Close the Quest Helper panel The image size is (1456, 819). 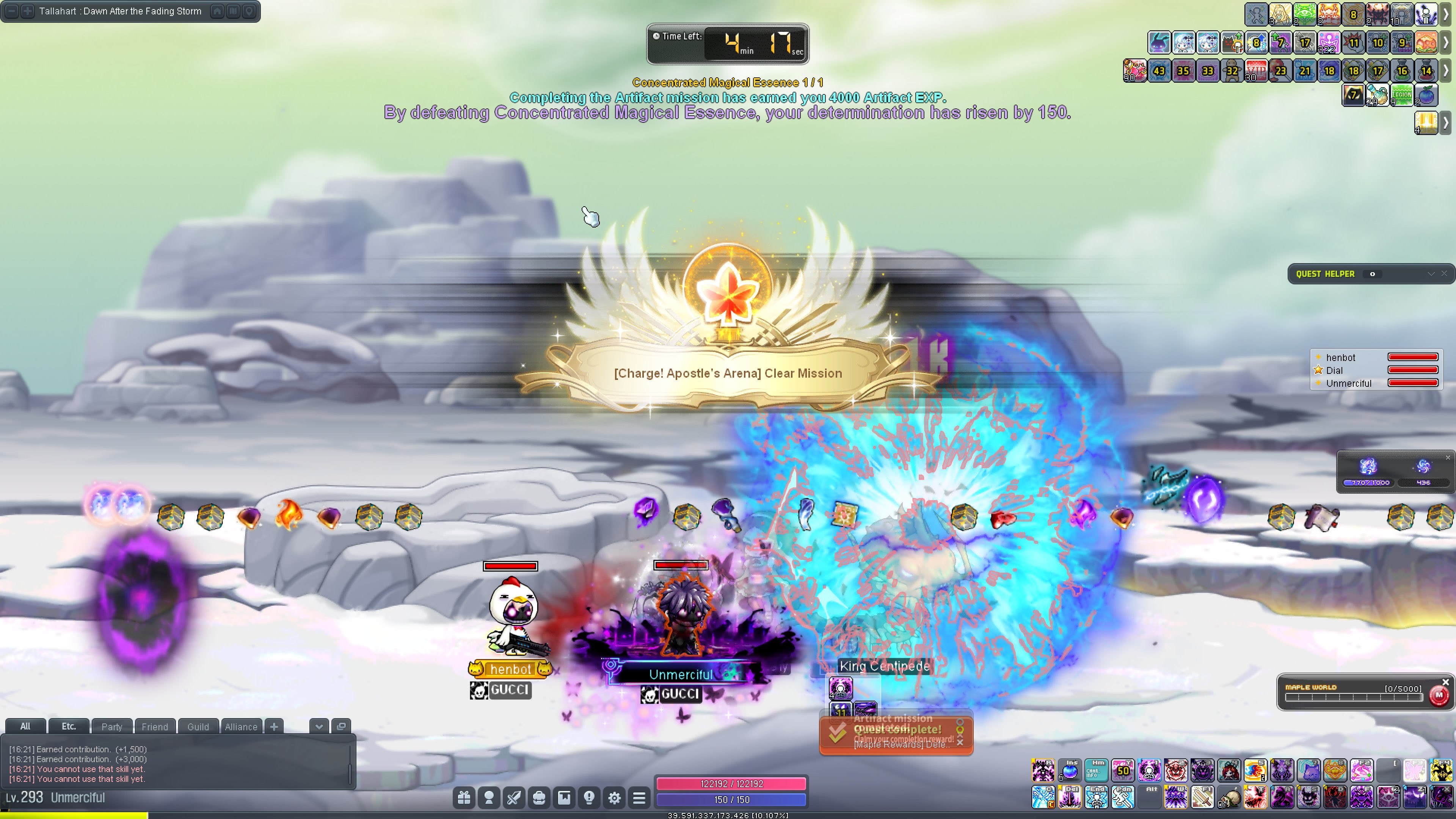point(1444,273)
